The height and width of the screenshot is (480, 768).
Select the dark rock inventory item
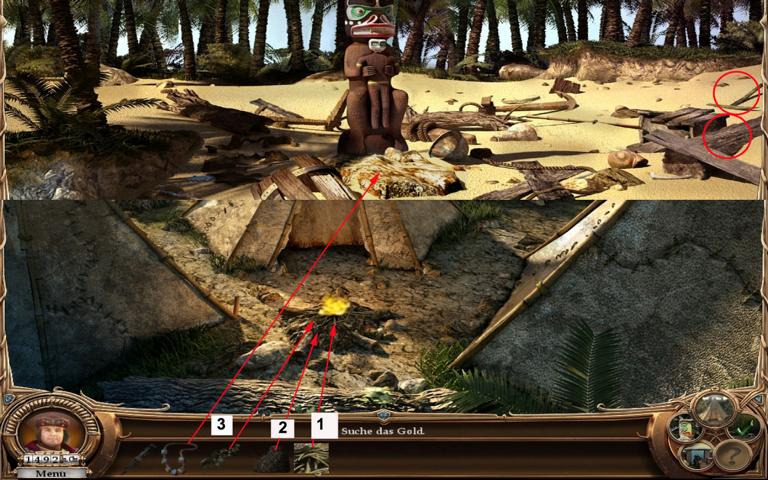click(271, 460)
